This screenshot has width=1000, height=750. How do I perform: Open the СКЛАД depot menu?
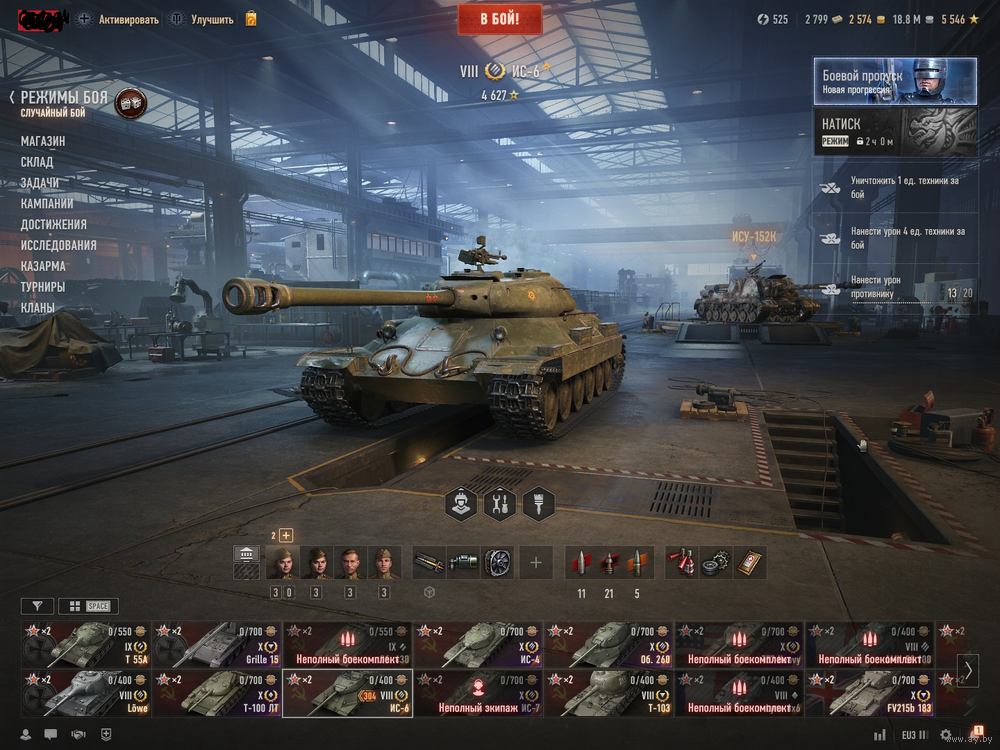[37, 162]
